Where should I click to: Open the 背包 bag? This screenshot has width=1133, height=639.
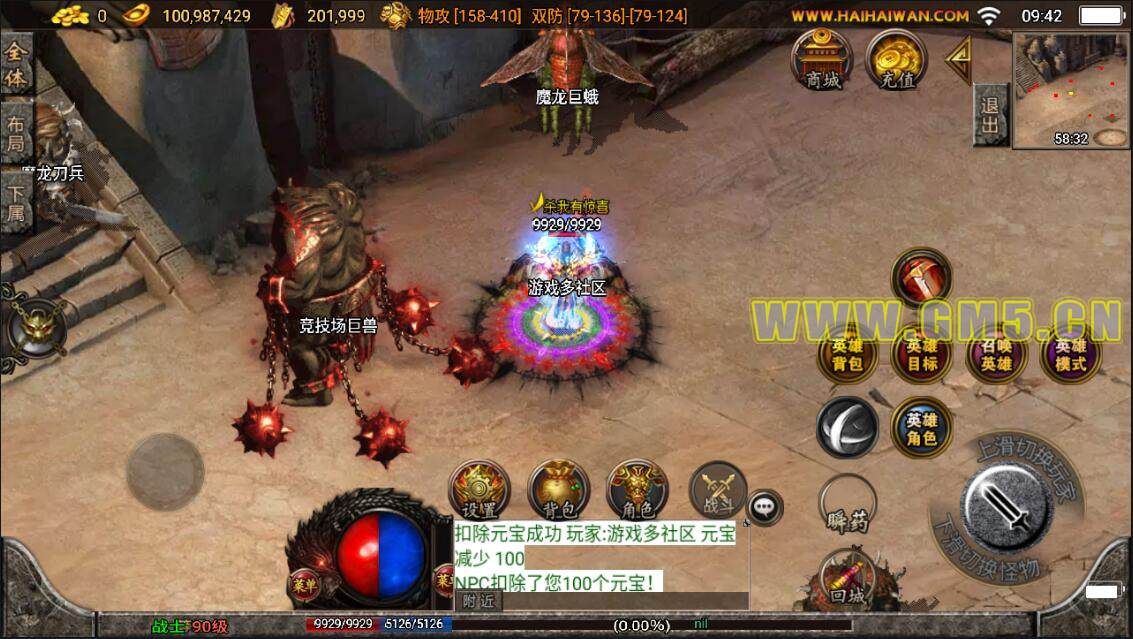pyautogui.click(x=558, y=490)
